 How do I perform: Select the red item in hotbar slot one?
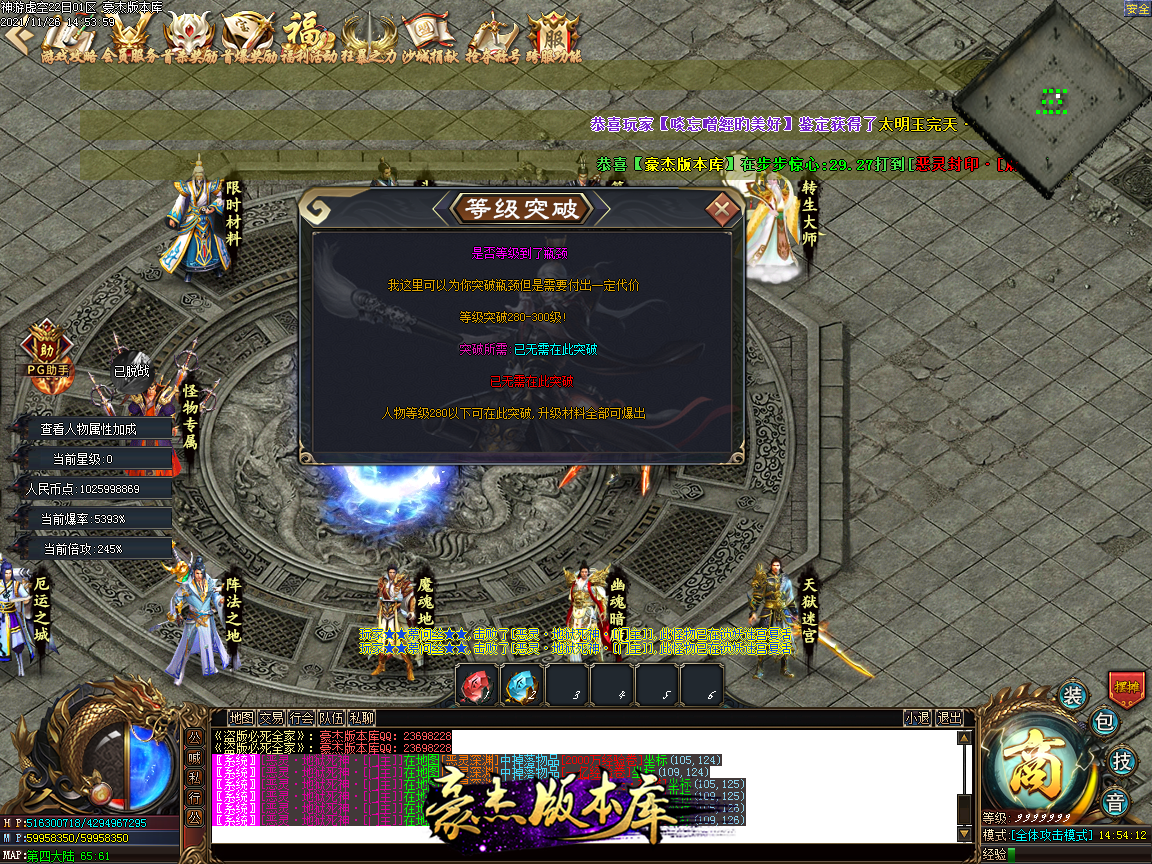[477, 687]
